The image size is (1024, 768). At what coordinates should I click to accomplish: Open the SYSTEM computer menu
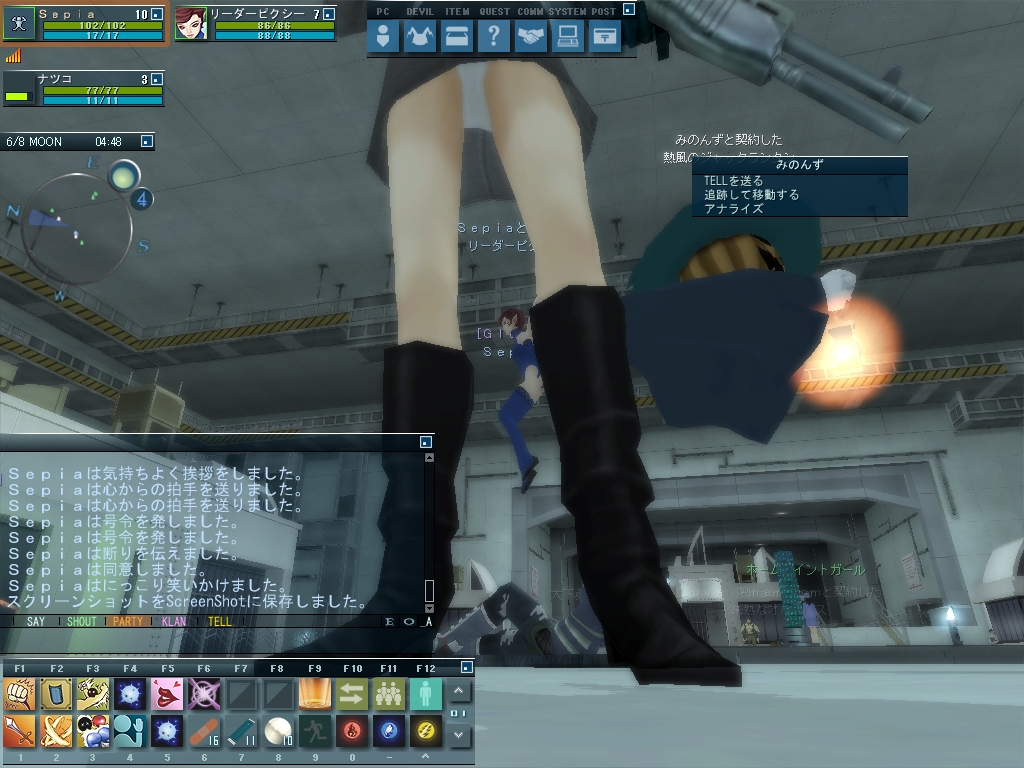tap(568, 37)
